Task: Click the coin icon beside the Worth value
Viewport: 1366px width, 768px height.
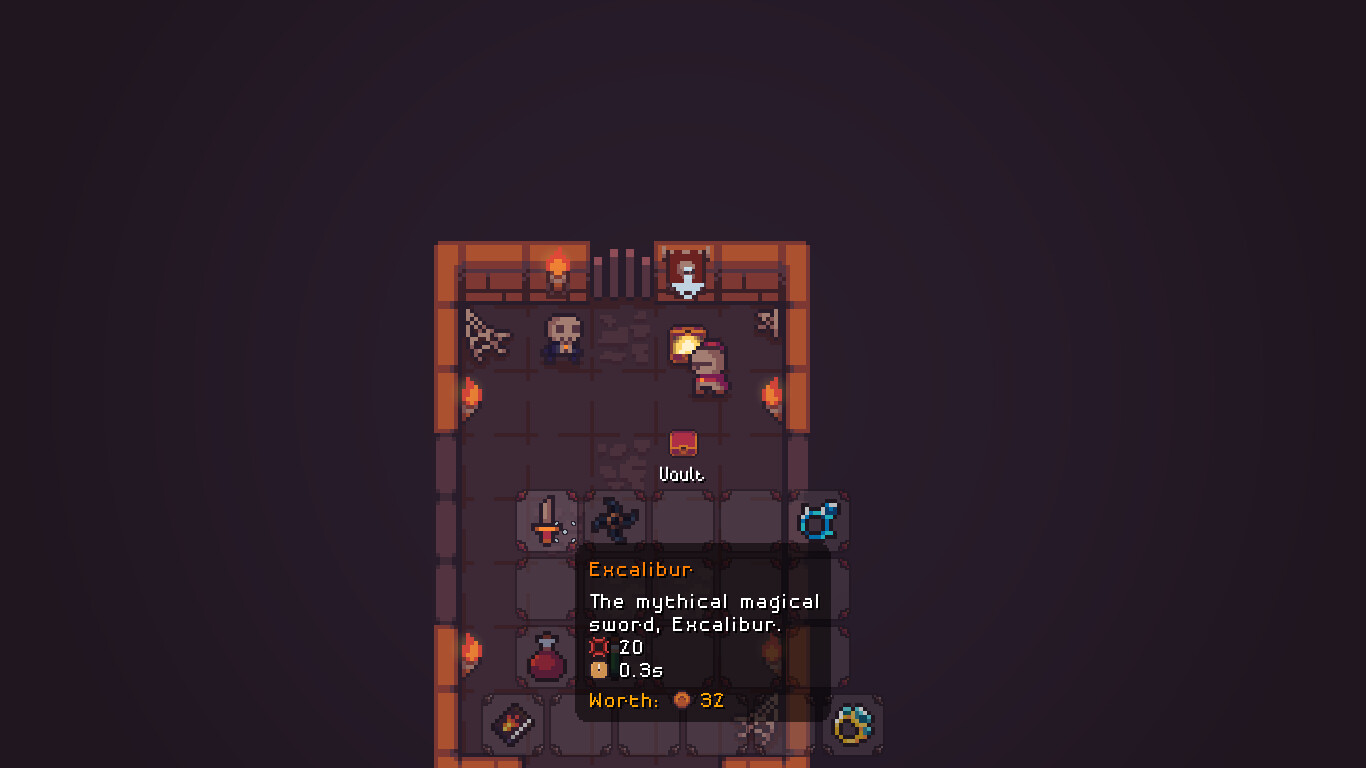Action: tap(682, 700)
